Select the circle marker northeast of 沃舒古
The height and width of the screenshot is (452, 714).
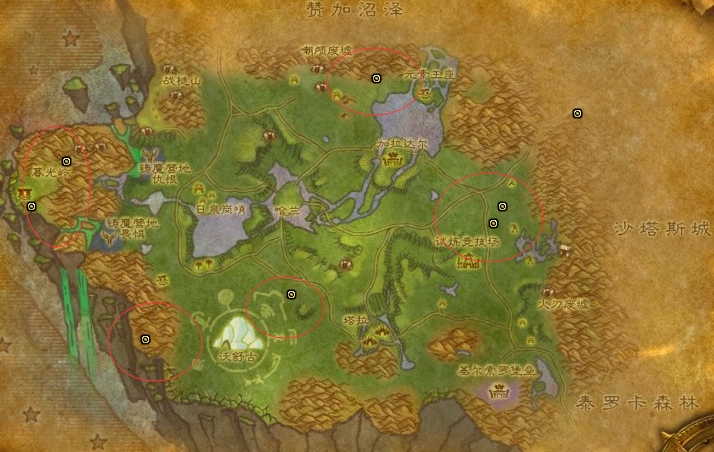292,294
